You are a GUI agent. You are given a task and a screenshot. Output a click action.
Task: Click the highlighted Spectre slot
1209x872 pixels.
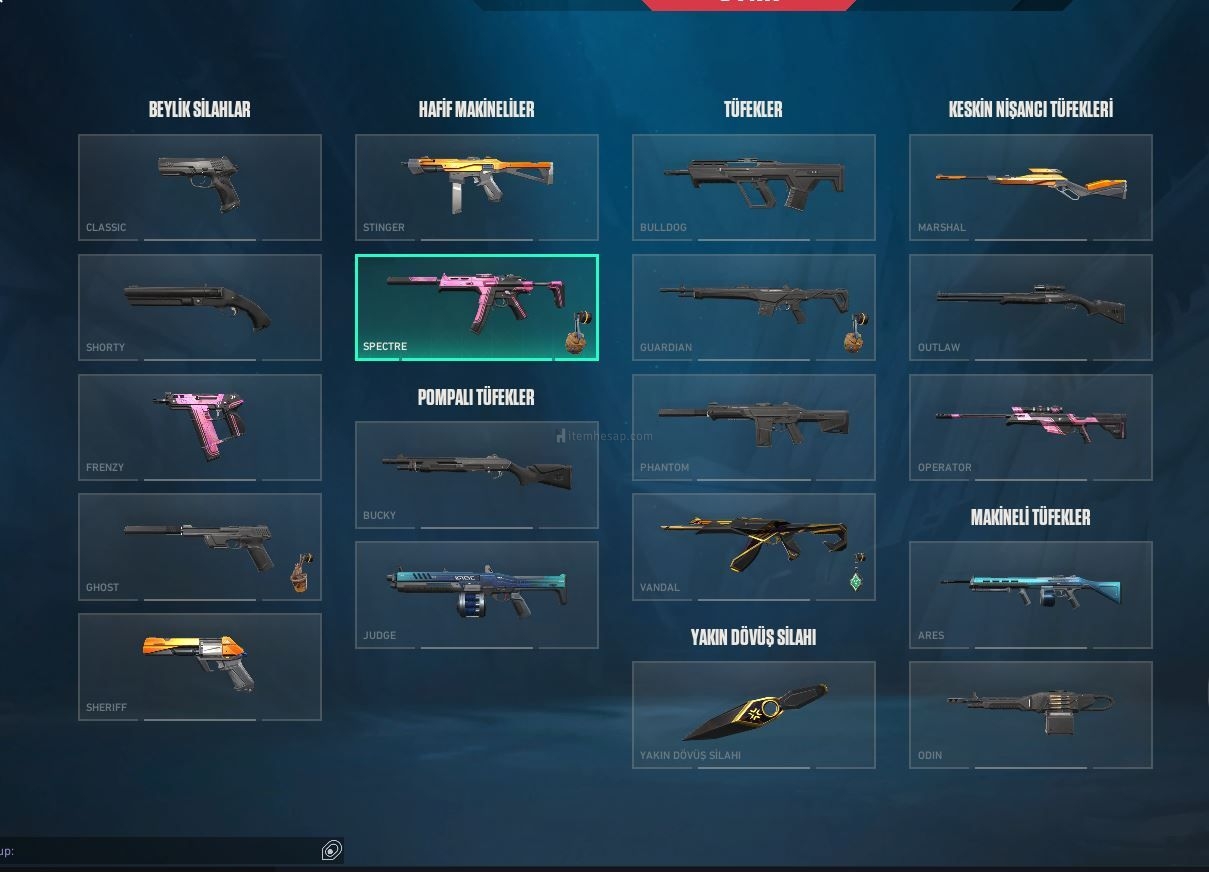pyautogui.click(x=477, y=307)
